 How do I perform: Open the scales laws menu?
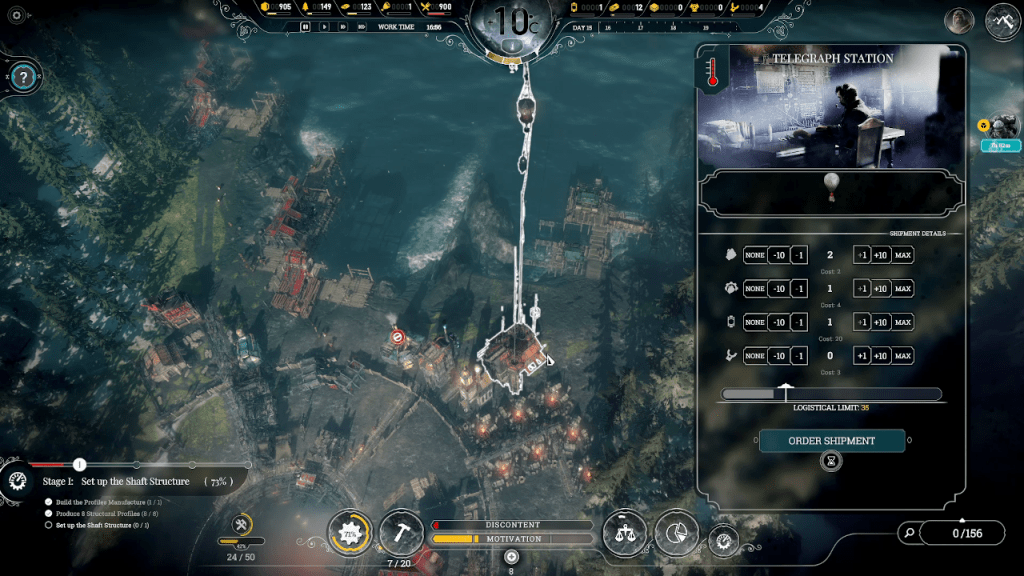(x=626, y=533)
